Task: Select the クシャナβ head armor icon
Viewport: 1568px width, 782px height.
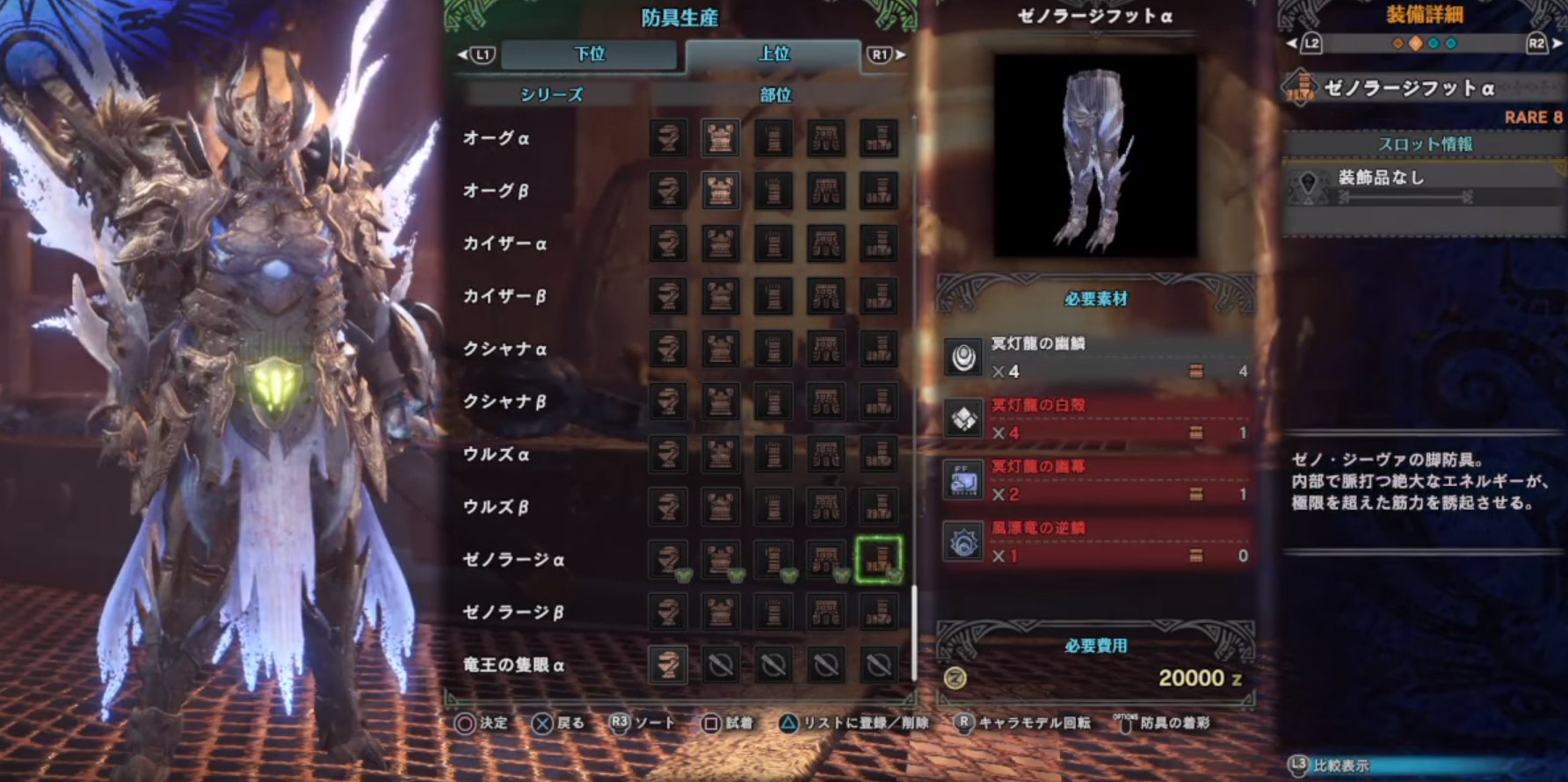Action: (668, 402)
